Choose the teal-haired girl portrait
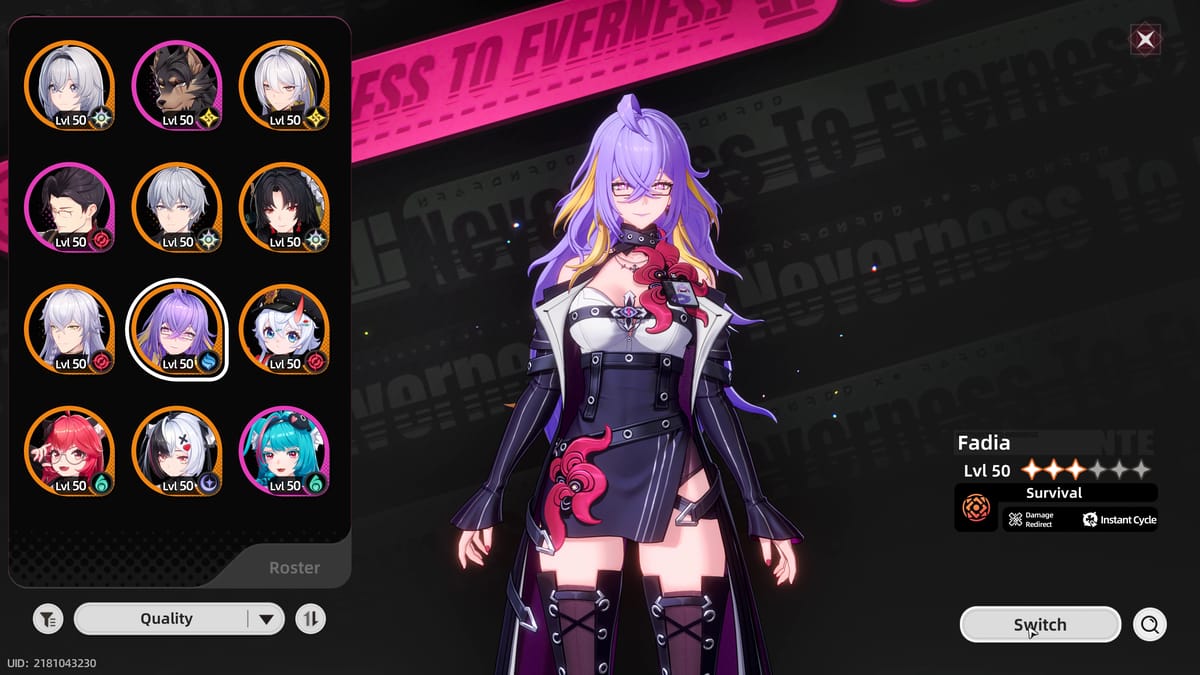The image size is (1200, 675). (284, 452)
